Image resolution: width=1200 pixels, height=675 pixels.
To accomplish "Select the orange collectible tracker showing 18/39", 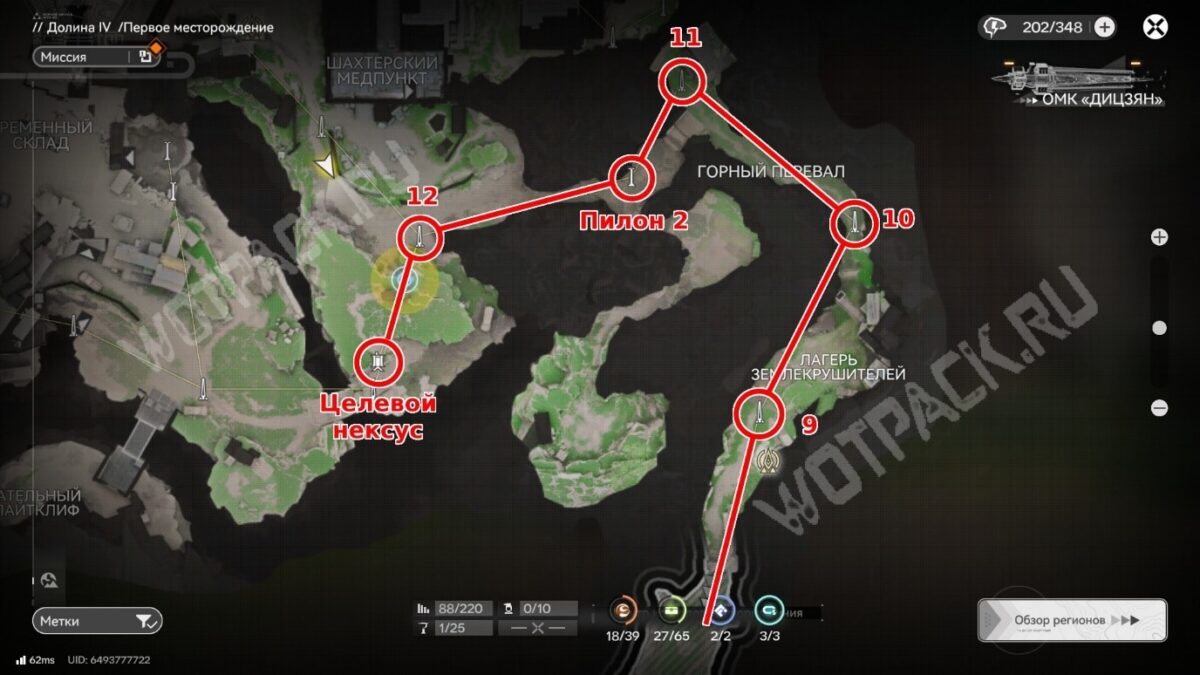I will 624,608.
